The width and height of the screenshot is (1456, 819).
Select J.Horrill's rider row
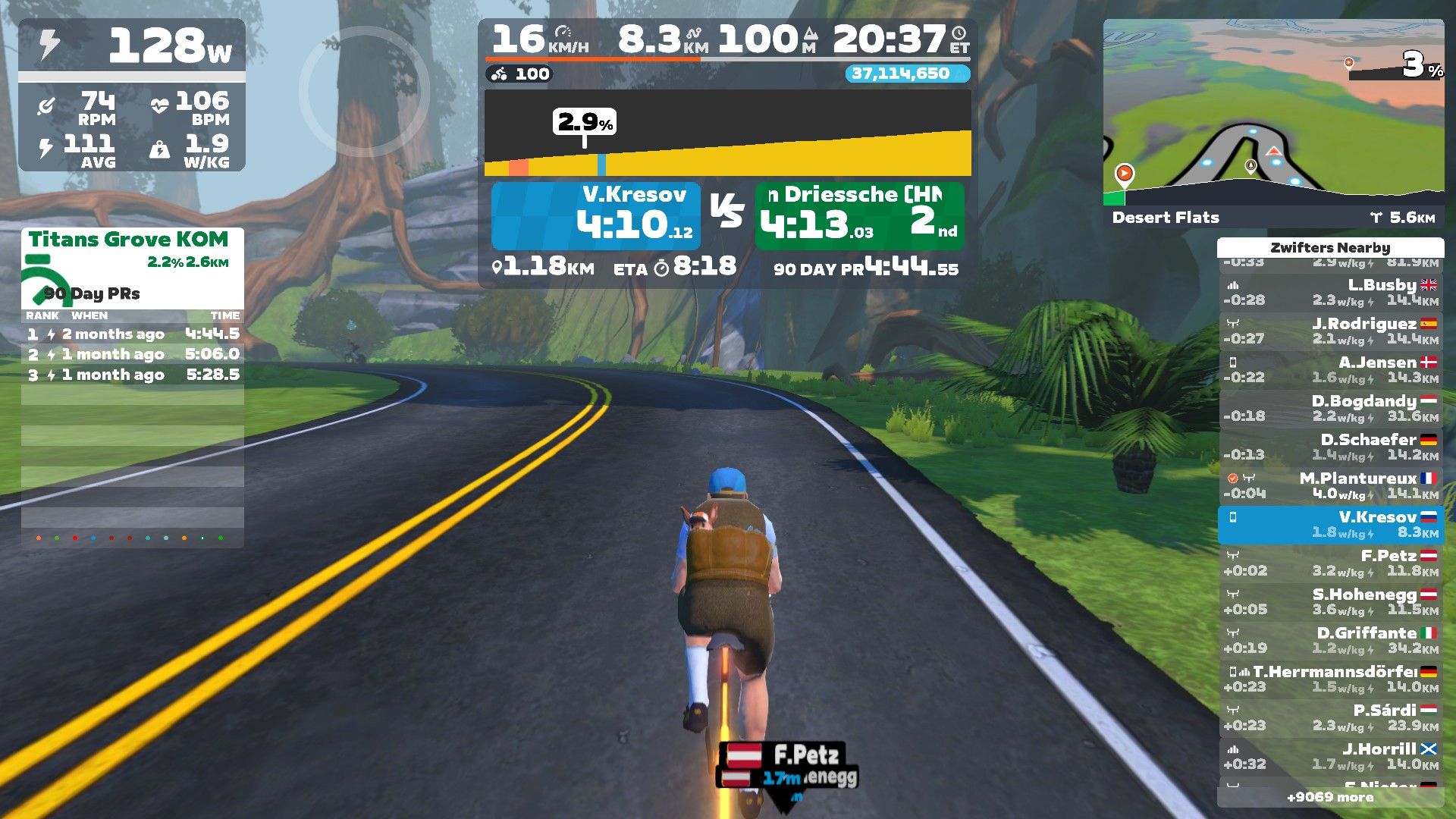pos(1331,757)
